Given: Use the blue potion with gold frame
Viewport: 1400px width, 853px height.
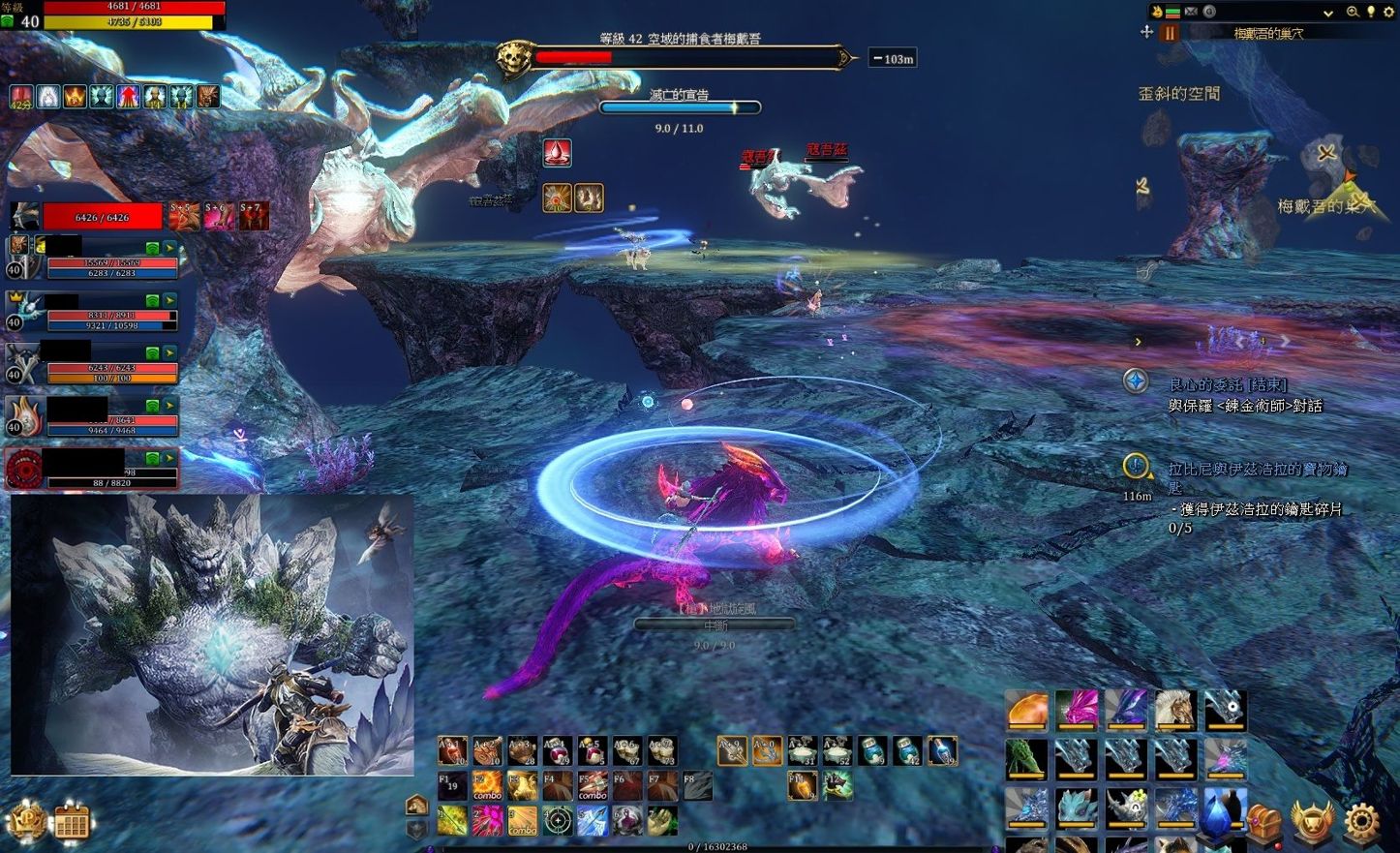Looking at the screenshot, I should (x=942, y=750).
